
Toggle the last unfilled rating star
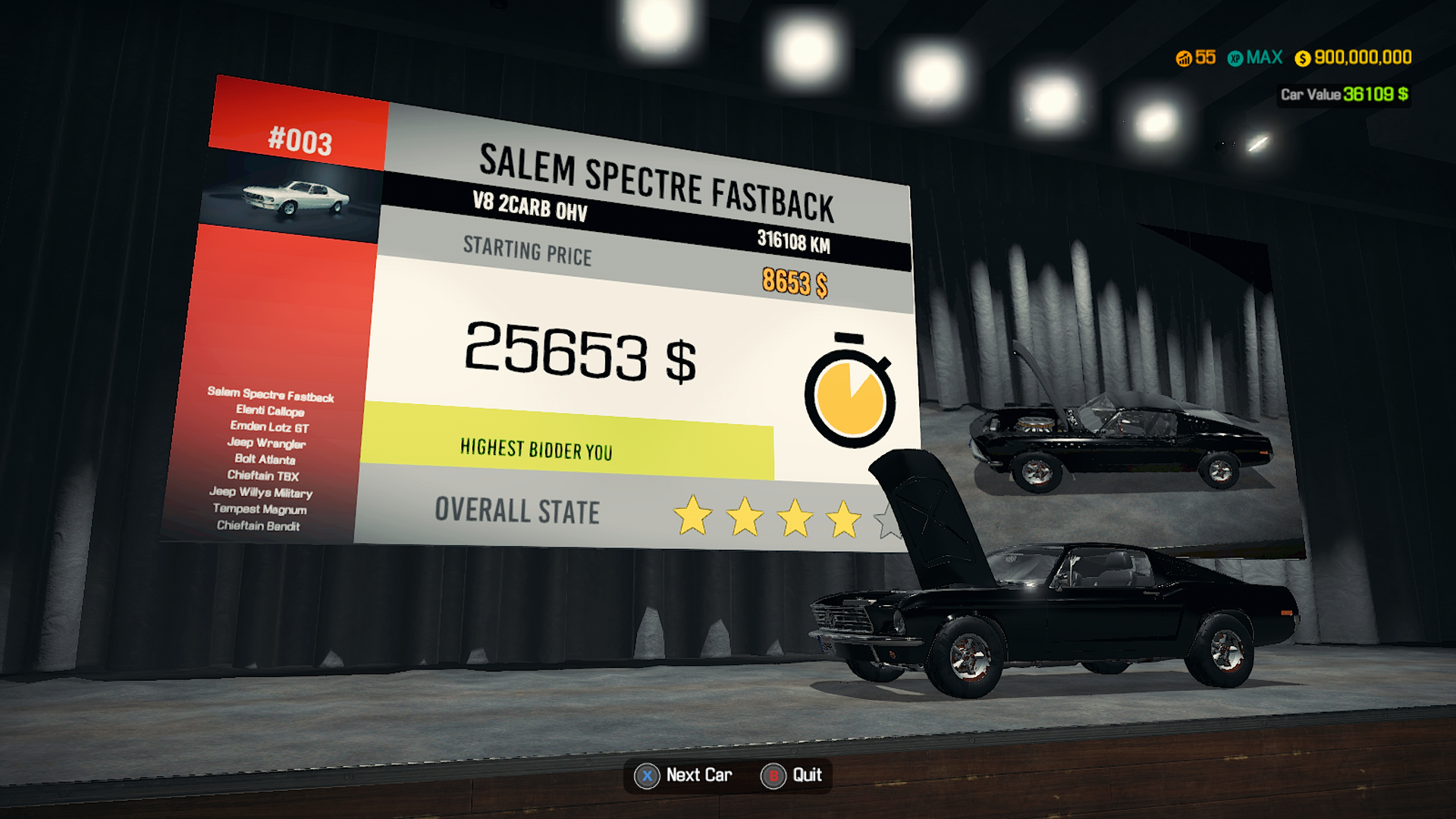890,523
